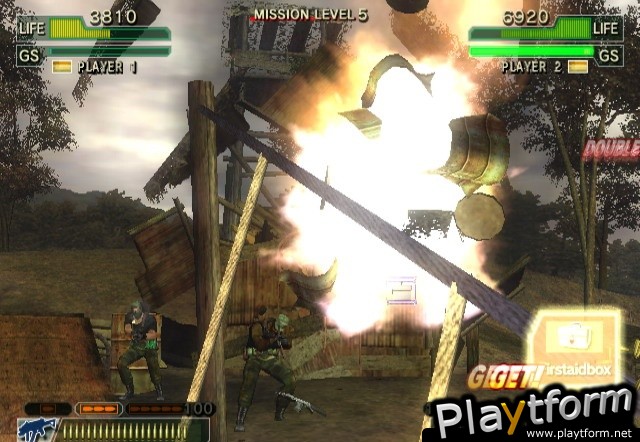Choose the highlighted orange ammo selector

[x=99, y=409]
